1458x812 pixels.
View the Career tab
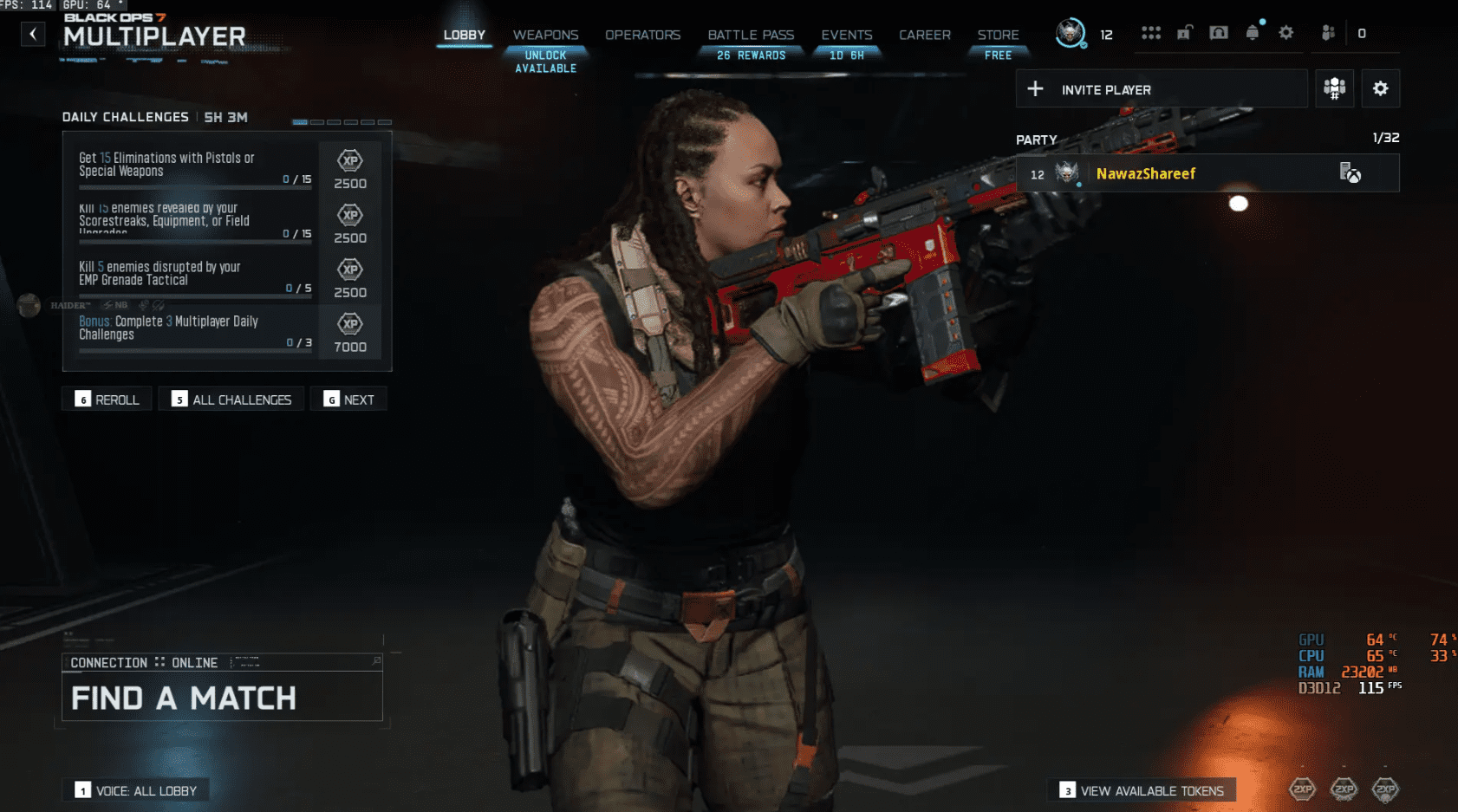(x=924, y=36)
